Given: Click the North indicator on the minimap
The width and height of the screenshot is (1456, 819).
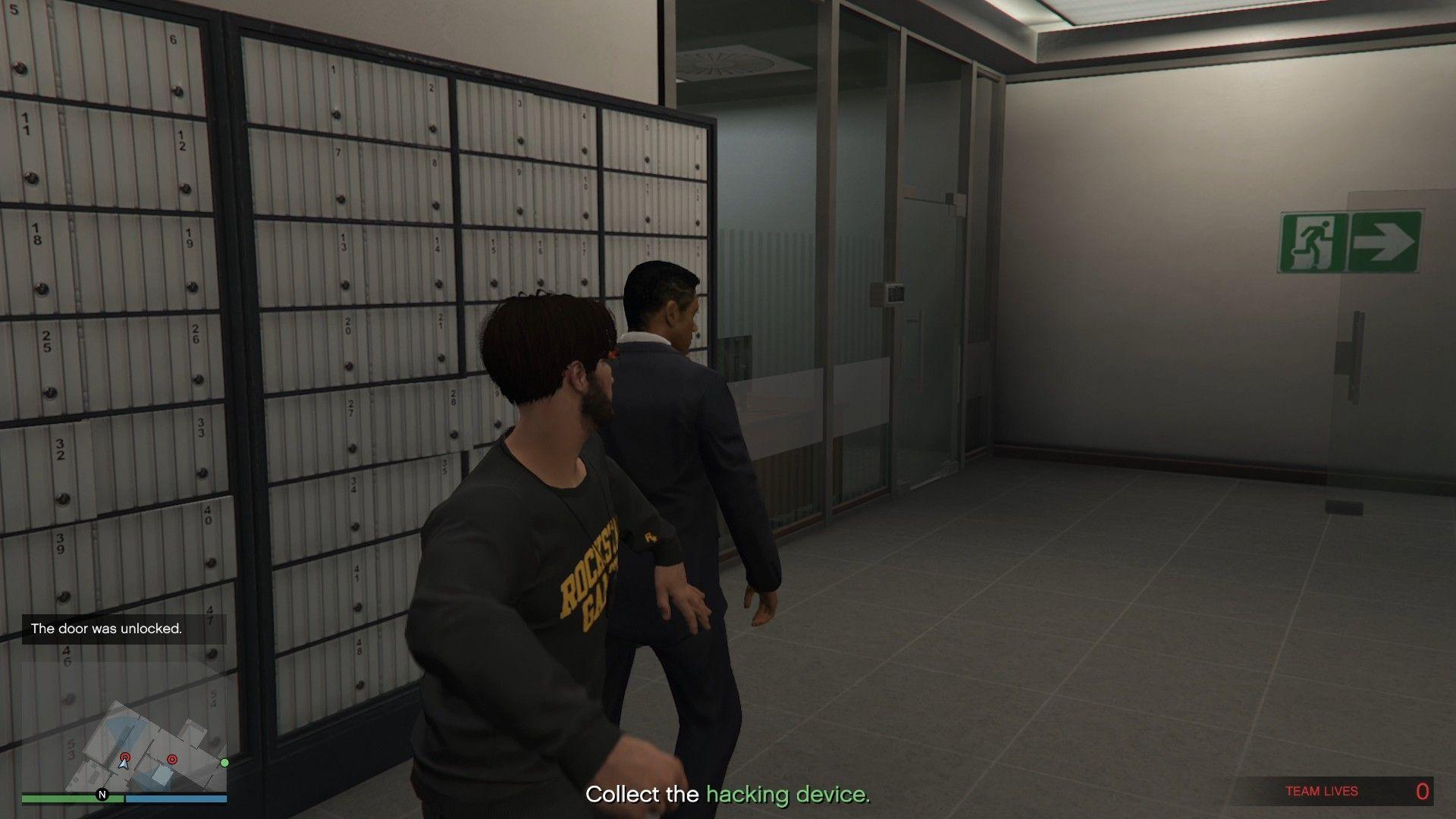Looking at the screenshot, I should coord(101,795).
